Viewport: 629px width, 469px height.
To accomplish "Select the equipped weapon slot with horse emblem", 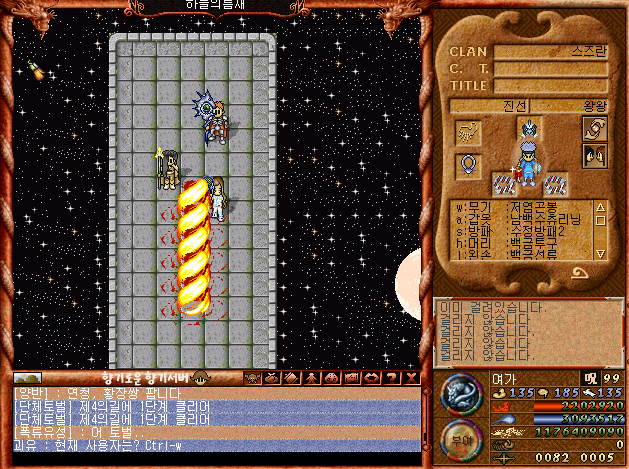I will pyautogui.click(x=468, y=130).
